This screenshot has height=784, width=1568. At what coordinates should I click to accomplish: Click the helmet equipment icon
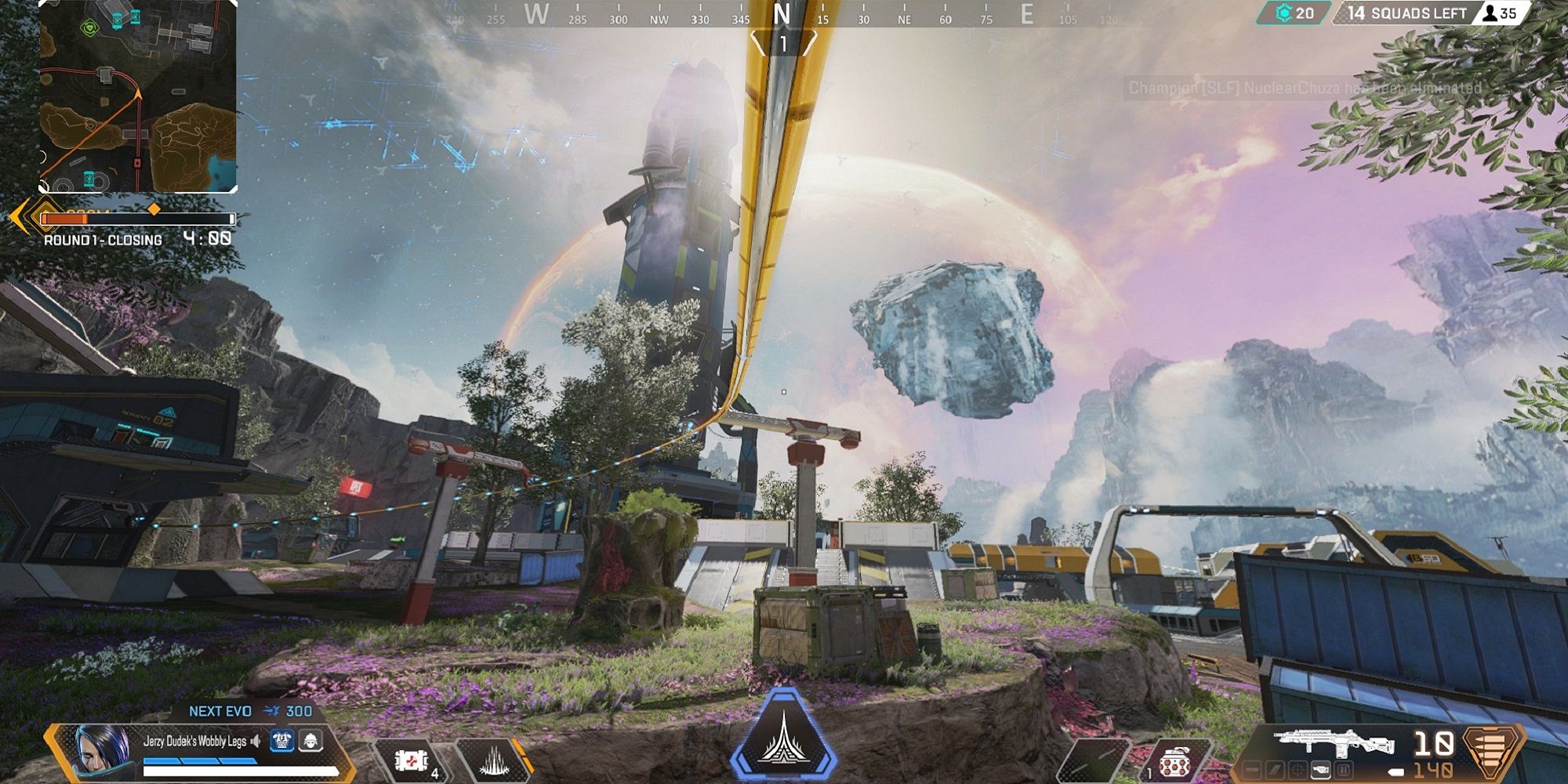click(310, 743)
